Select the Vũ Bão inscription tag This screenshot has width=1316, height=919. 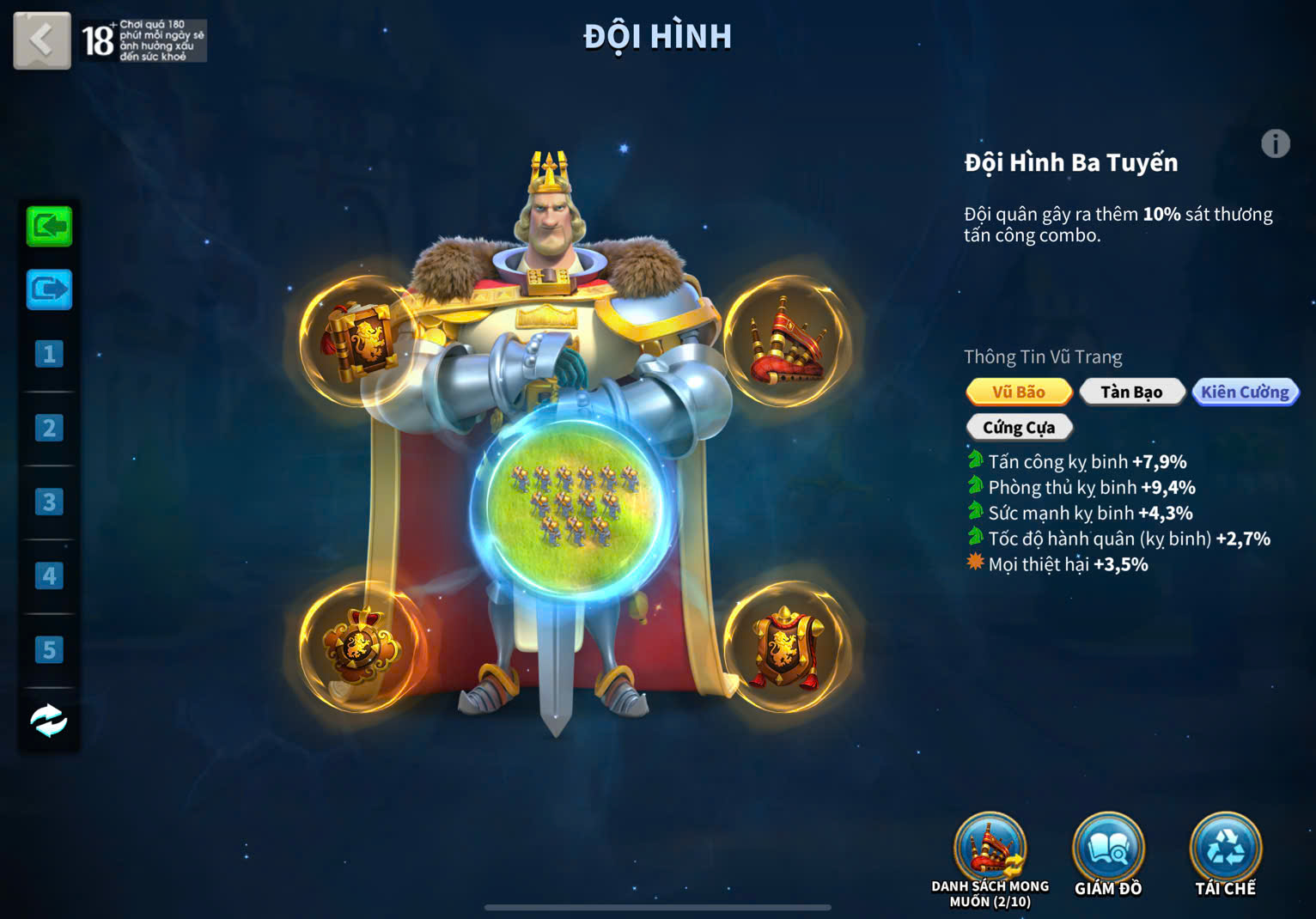[x=1019, y=392]
